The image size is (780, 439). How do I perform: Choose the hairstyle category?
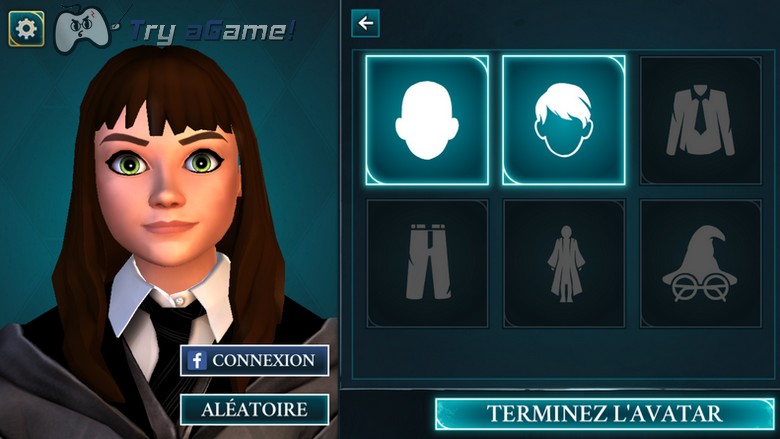pos(564,120)
